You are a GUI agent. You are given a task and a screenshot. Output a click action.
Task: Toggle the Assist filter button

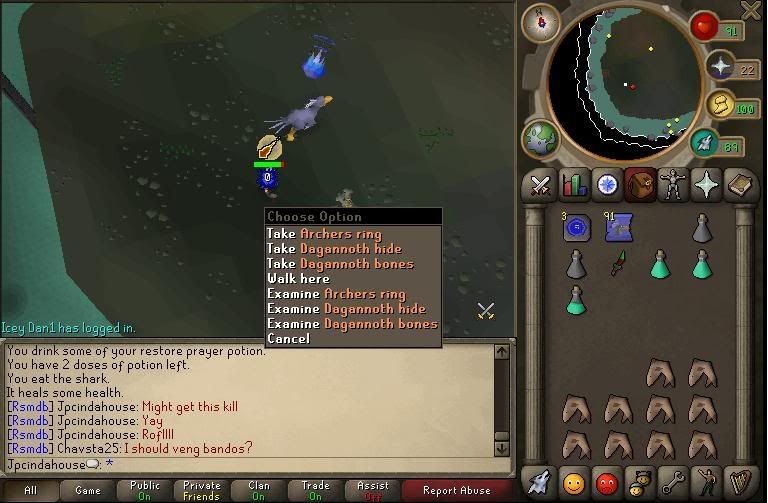pos(373,491)
